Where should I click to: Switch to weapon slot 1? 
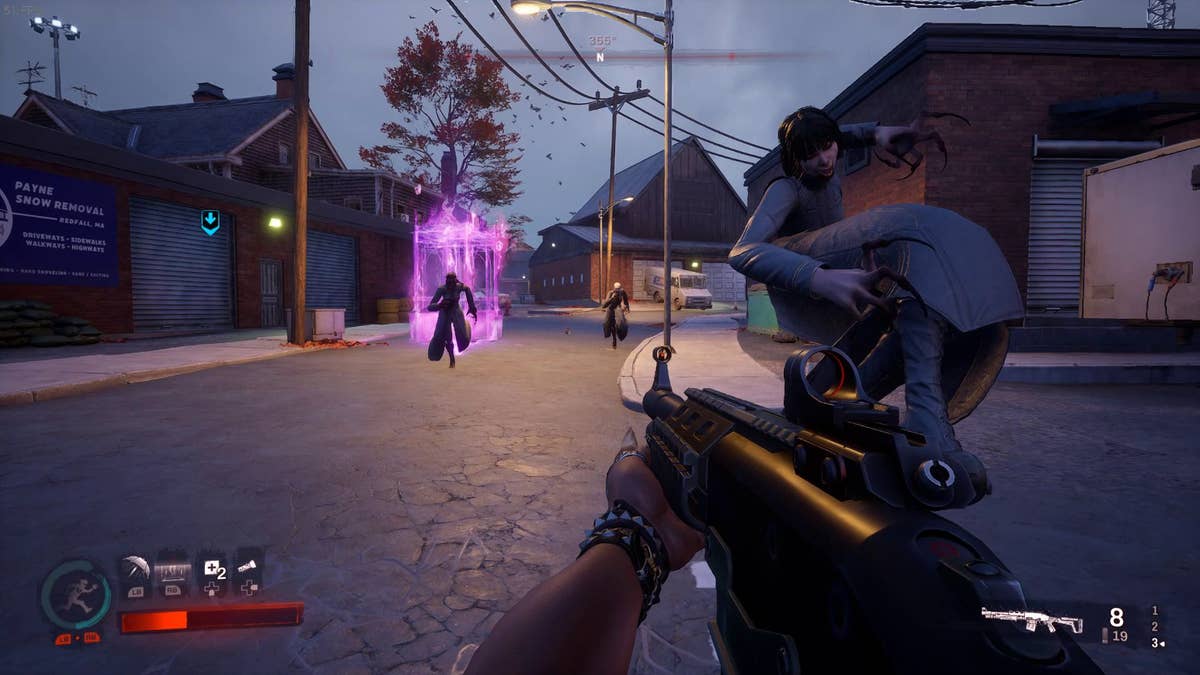click(x=1155, y=610)
